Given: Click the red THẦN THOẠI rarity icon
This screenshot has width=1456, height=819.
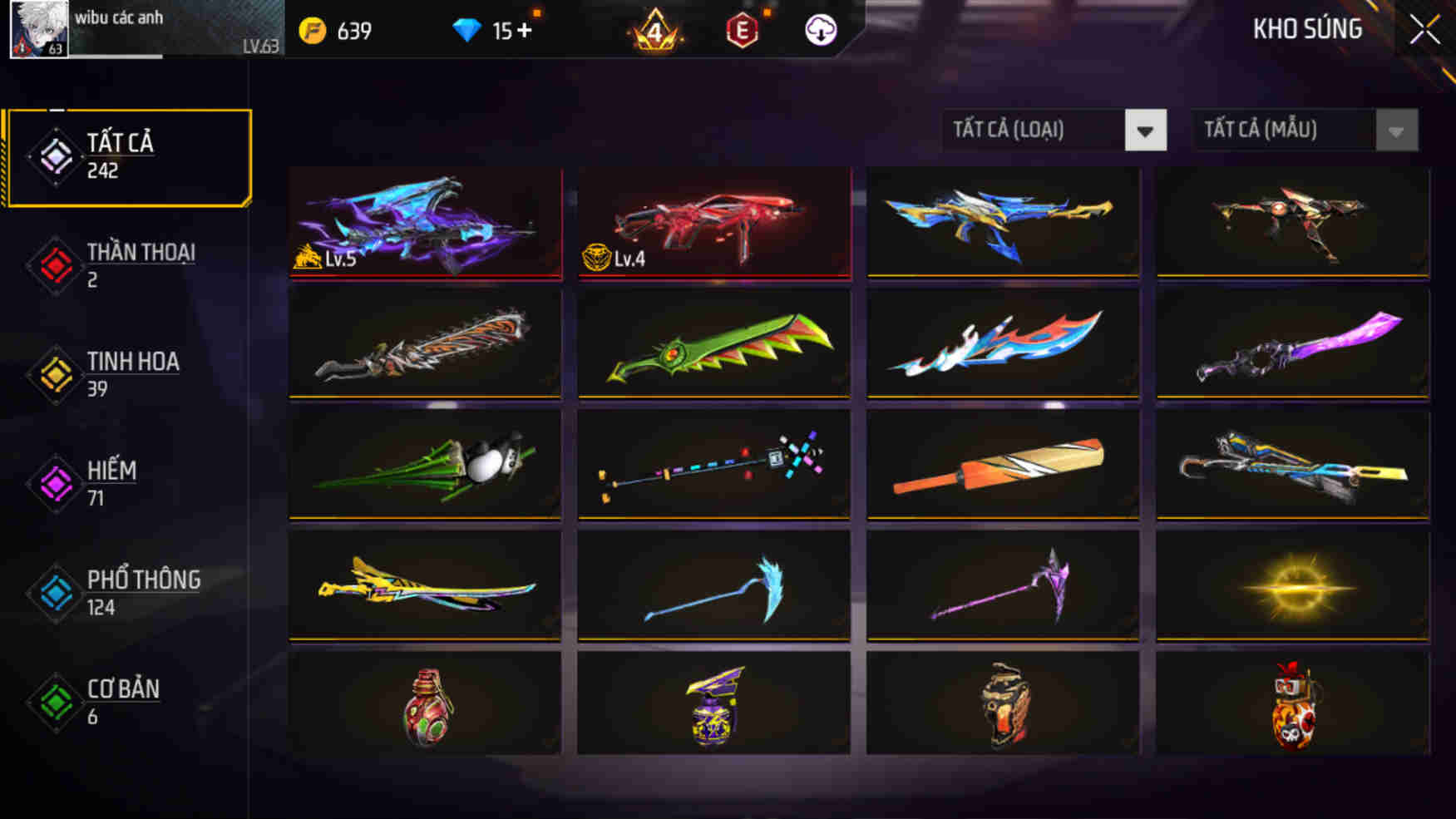Looking at the screenshot, I should tap(54, 264).
